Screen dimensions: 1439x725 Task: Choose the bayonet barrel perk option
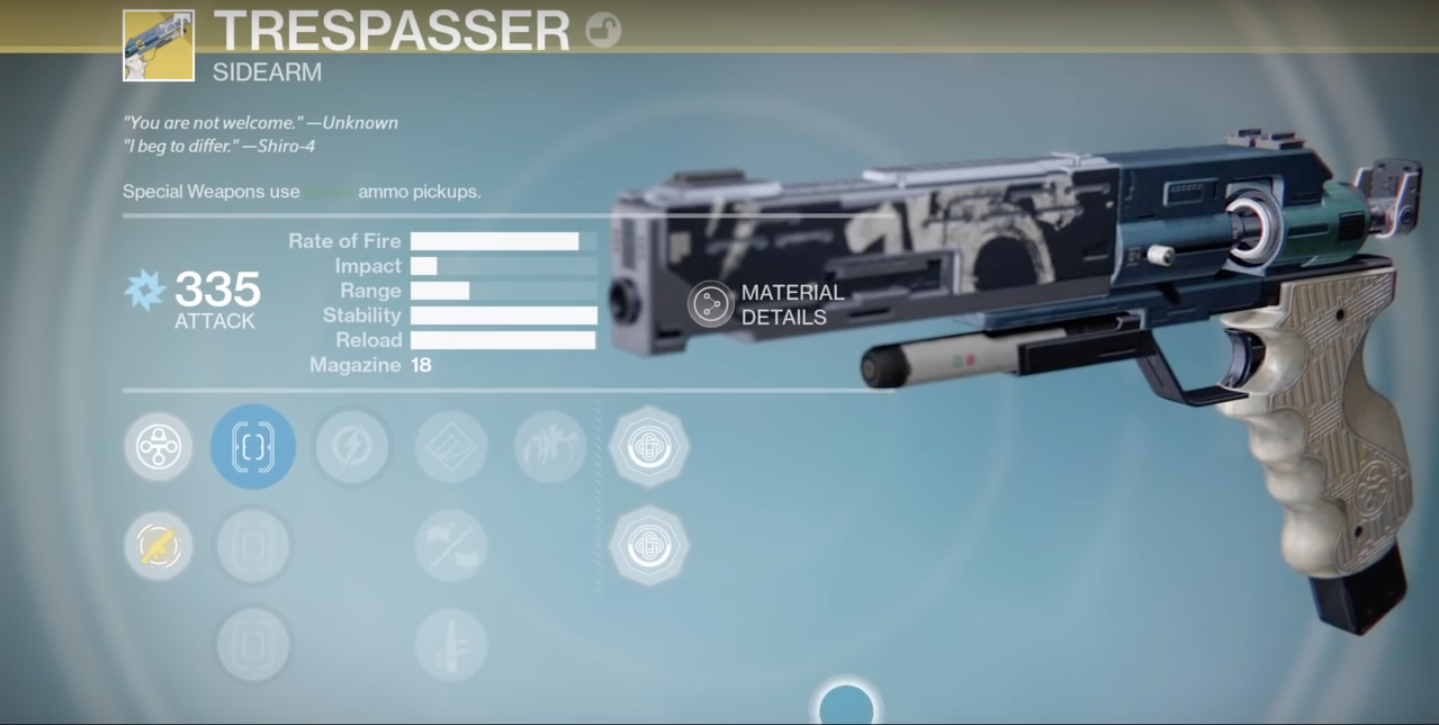(450, 643)
